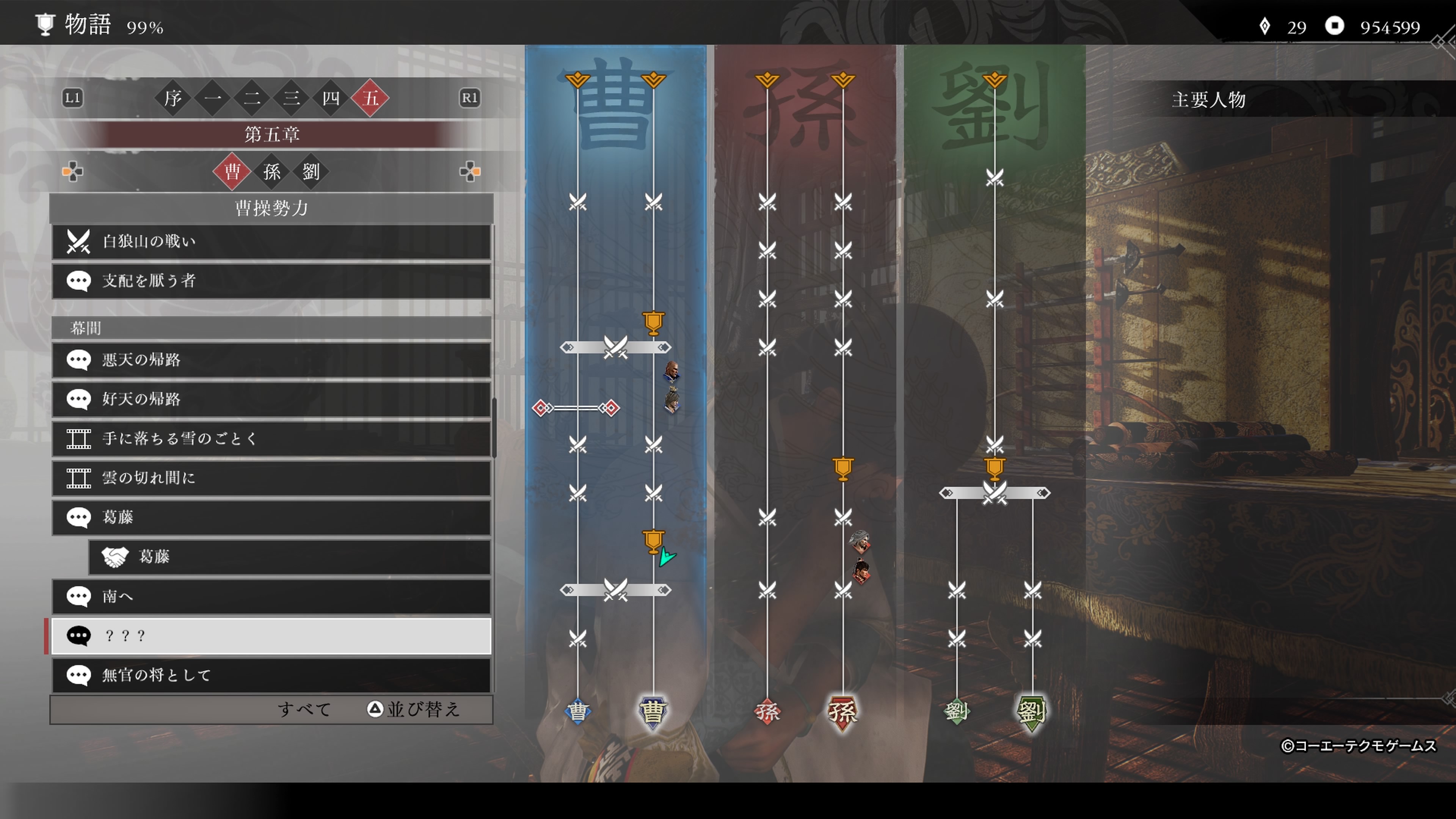This screenshot has width=1456, height=819.
Task: Select the glowing green 劉 ending emblem
Action: click(1031, 712)
